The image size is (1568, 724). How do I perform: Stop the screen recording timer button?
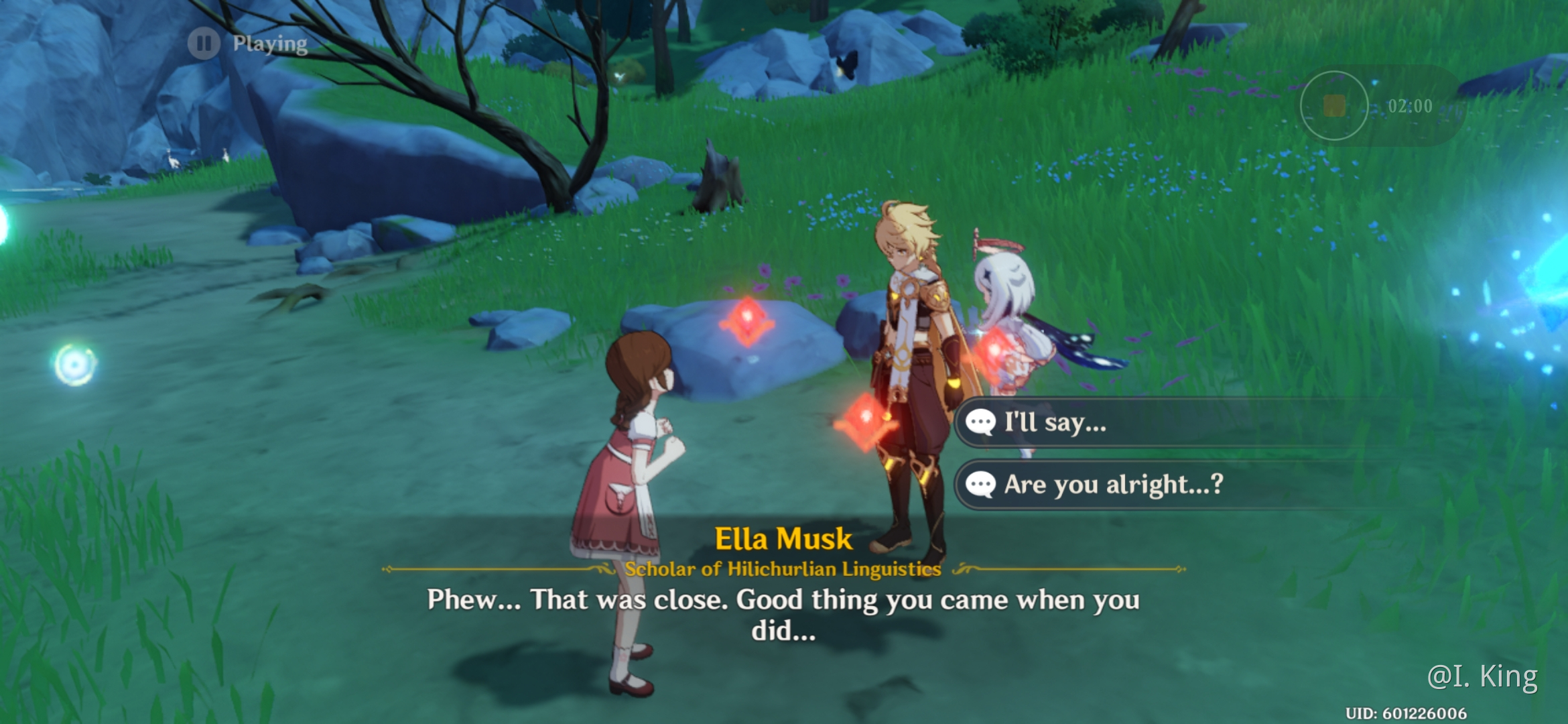tap(1333, 106)
